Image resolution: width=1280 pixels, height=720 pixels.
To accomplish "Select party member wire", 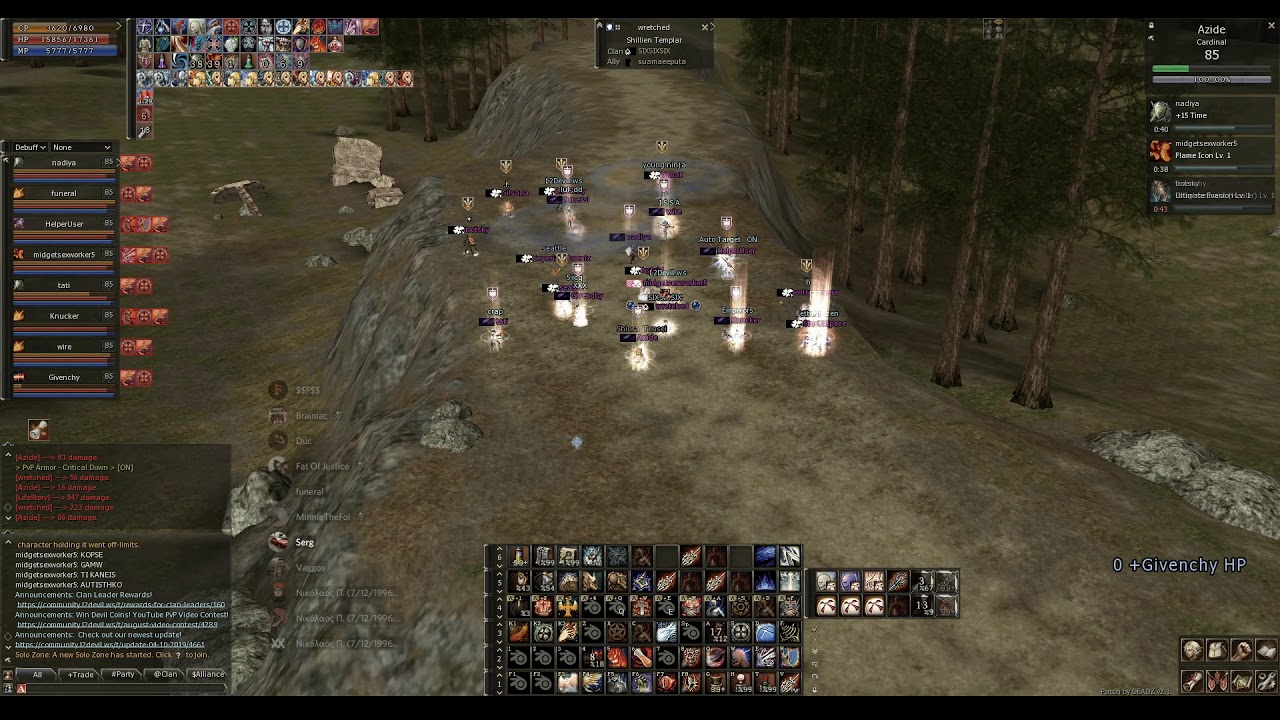I will pyautogui.click(x=64, y=347).
